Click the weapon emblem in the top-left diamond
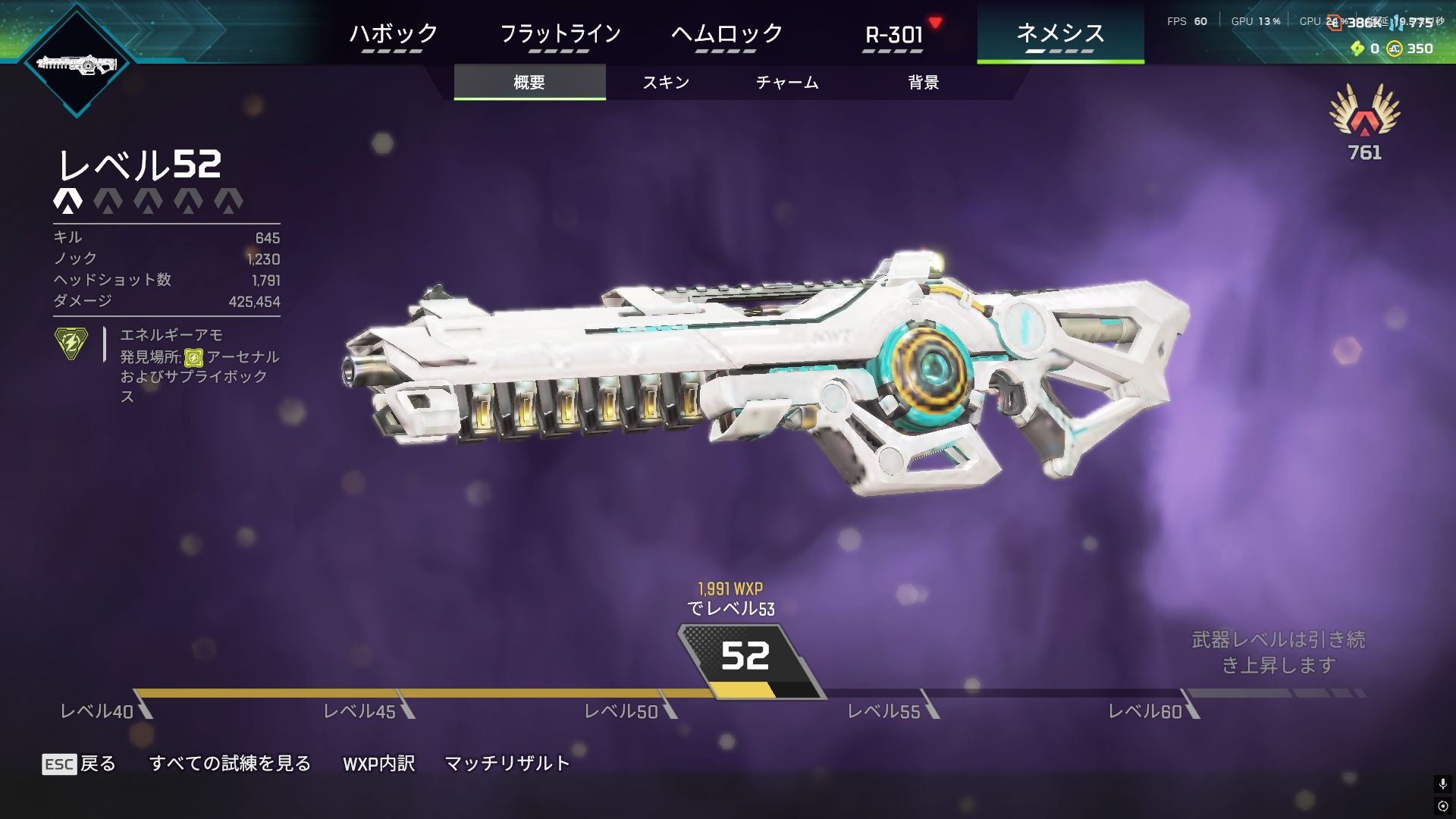Viewport: 1456px width, 819px height. click(x=77, y=64)
